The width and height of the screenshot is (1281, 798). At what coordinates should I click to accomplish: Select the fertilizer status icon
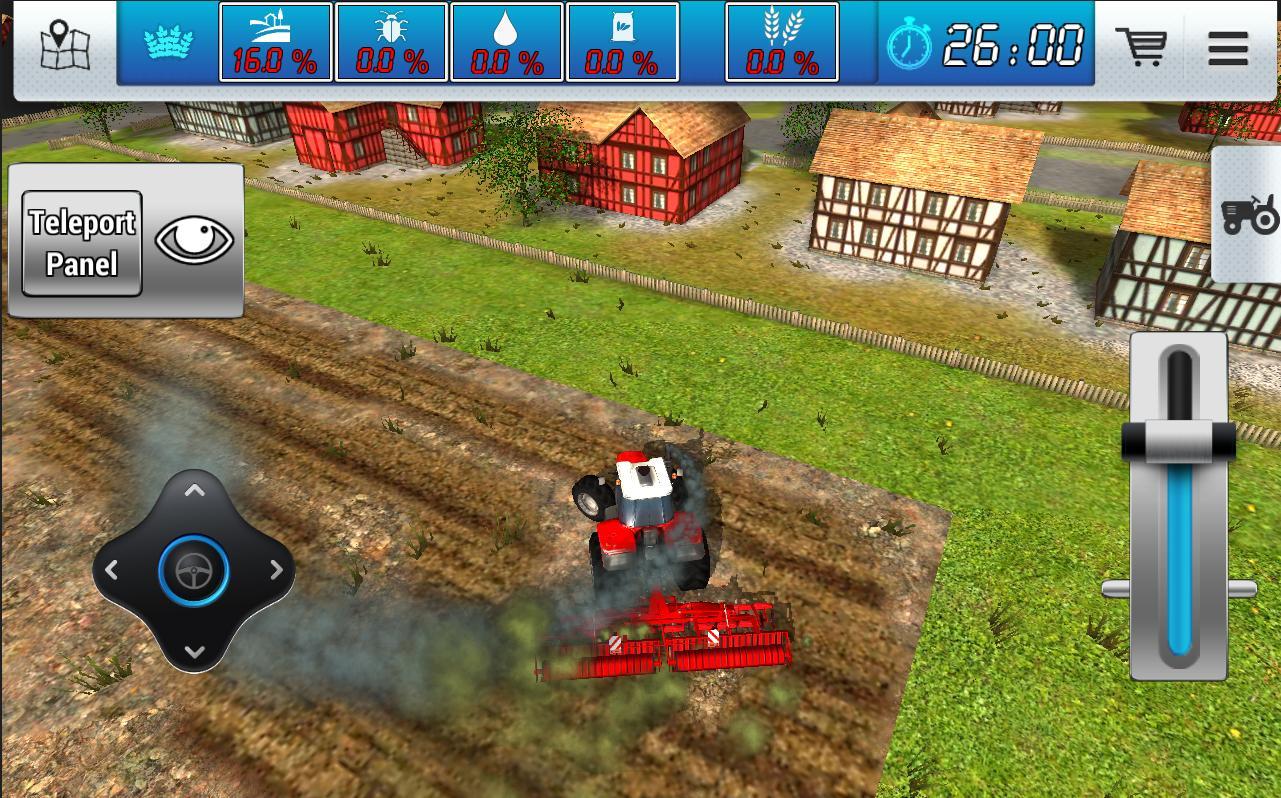(621, 42)
